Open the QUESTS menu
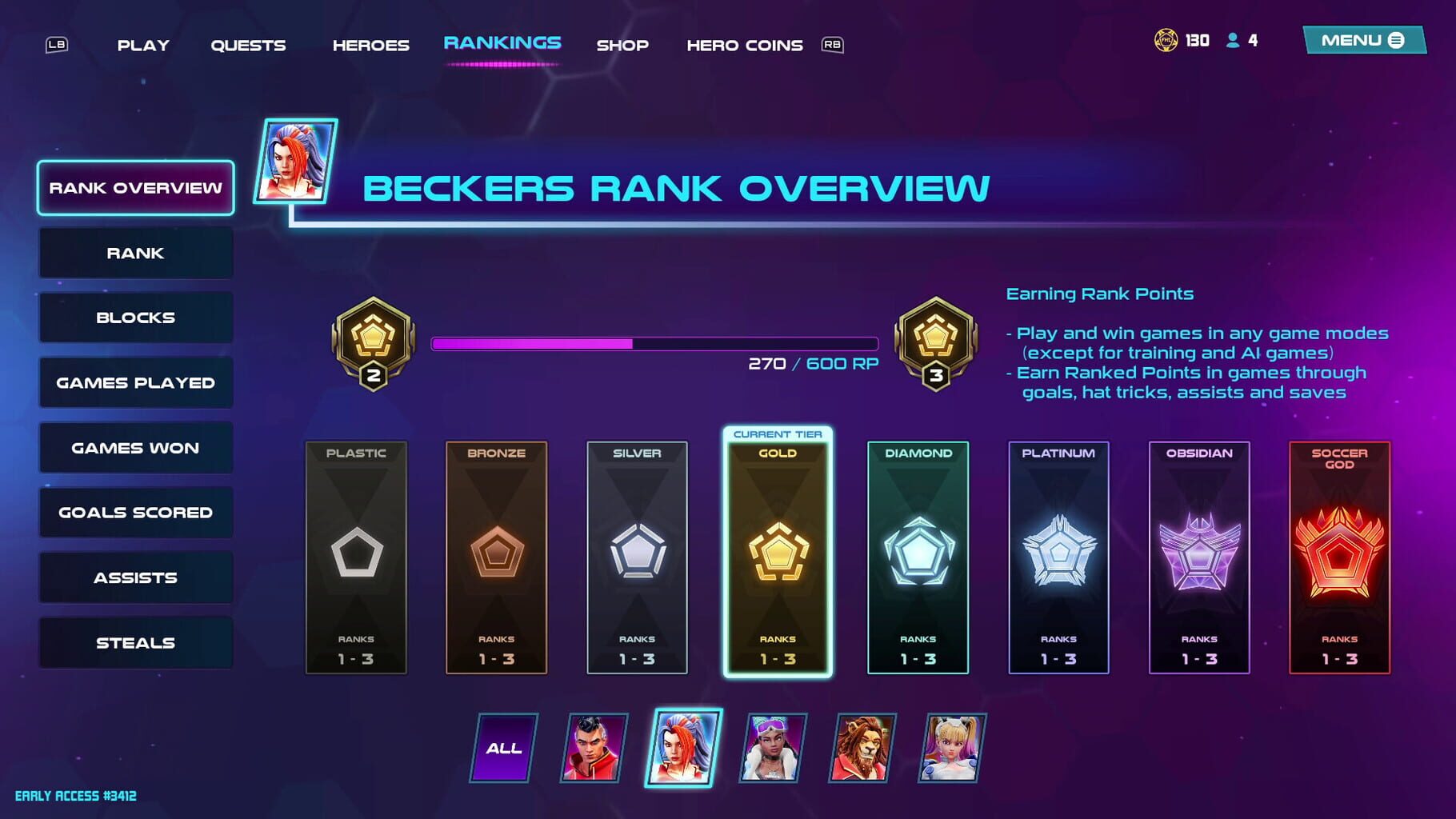 pos(248,45)
